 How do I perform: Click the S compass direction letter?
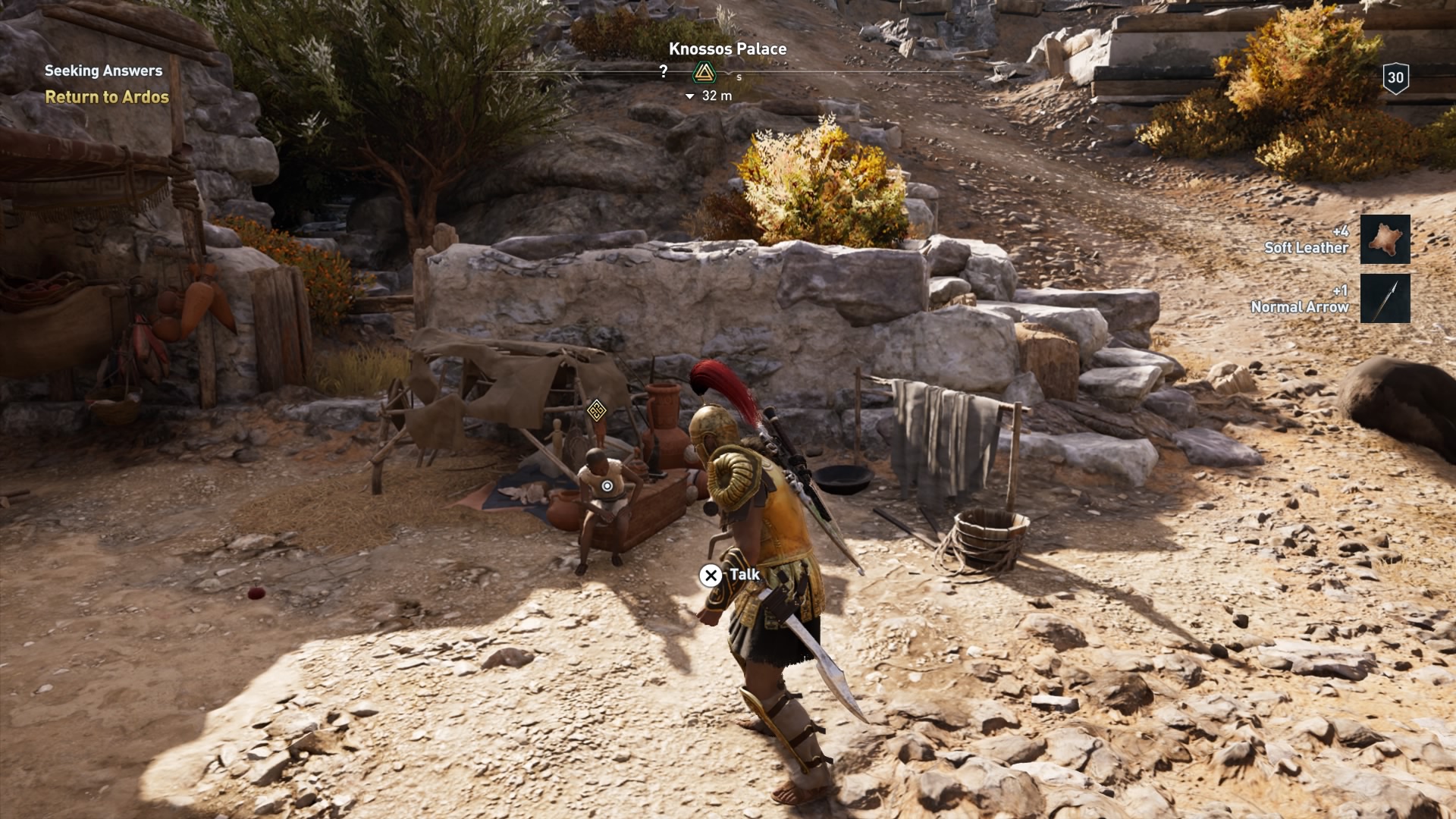click(x=739, y=76)
